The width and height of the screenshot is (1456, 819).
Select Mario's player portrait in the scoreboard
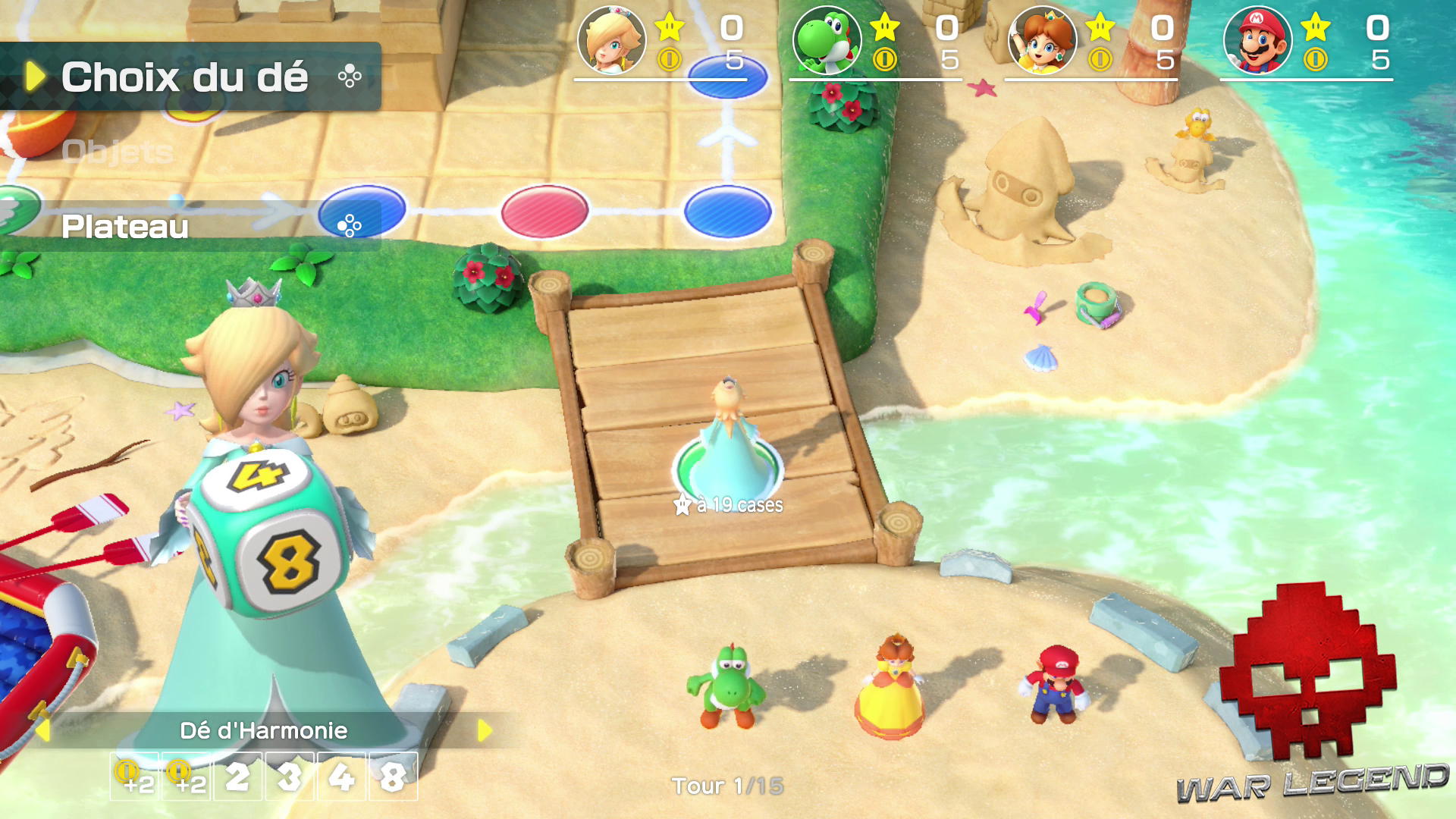coord(1258,40)
